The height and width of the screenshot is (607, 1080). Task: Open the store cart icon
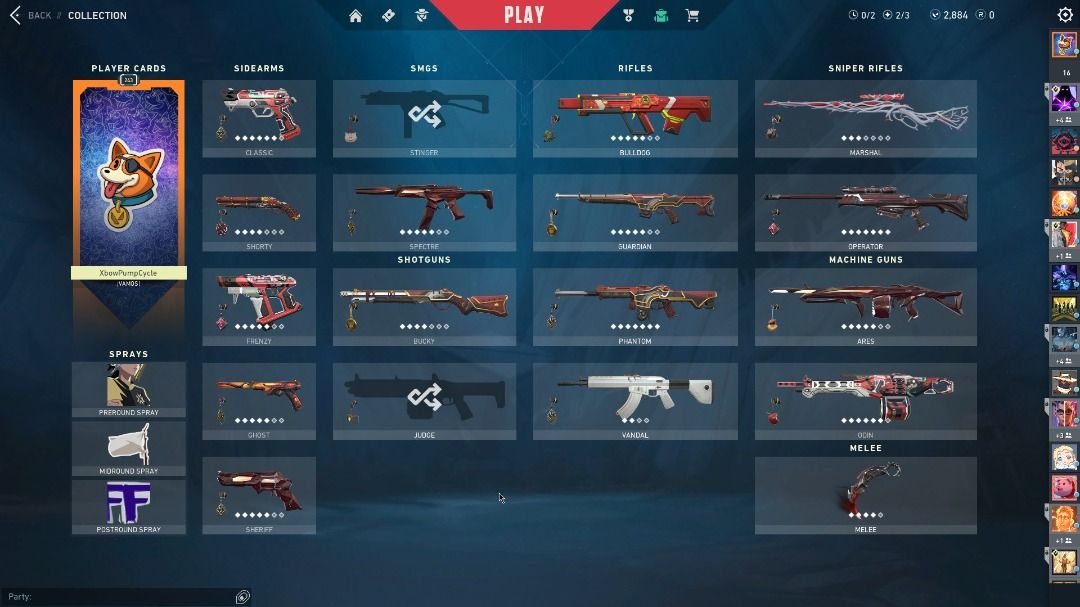pyautogui.click(x=691, y=15)
